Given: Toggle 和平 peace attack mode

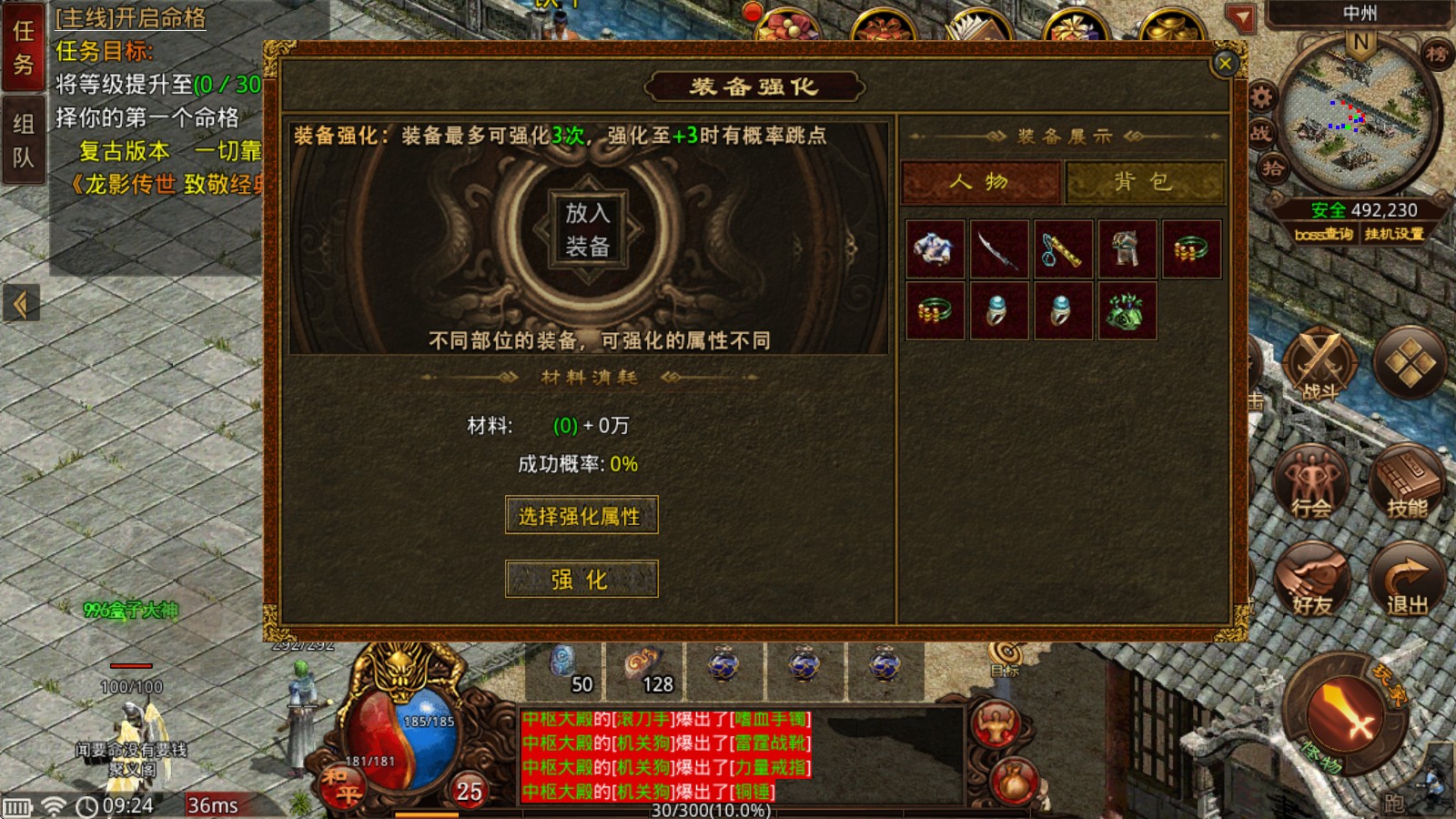Looking at the screenshot, I should (344, 784).
